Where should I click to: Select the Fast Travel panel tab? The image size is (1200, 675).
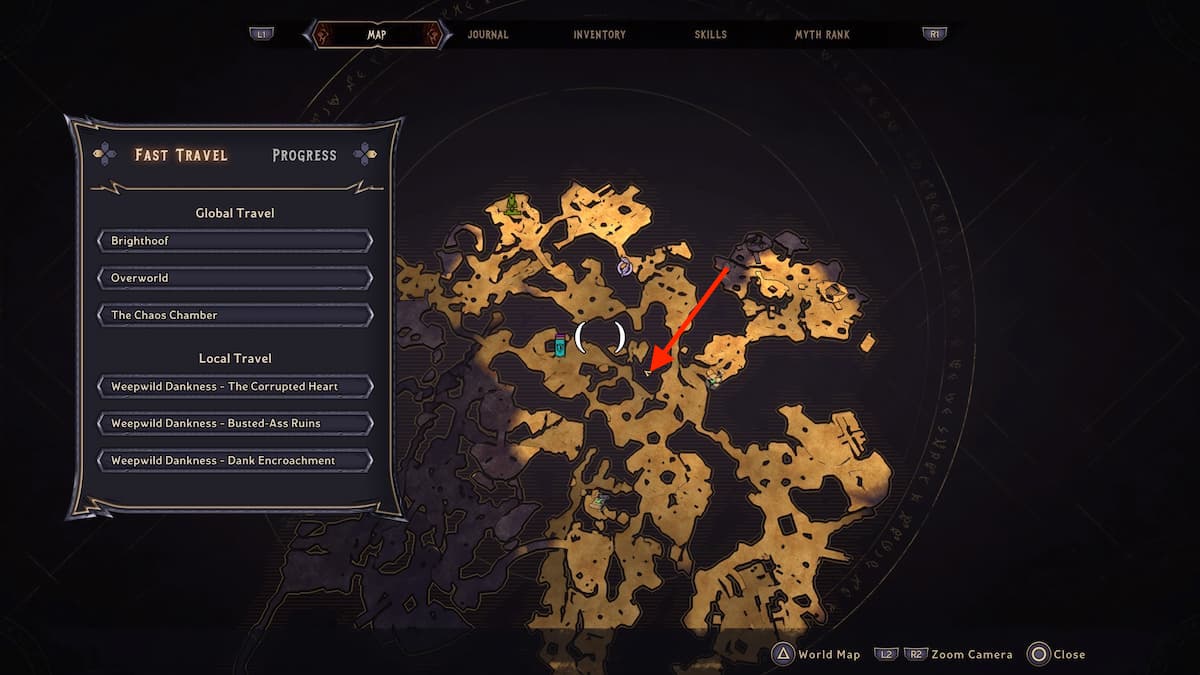point(181,155)
